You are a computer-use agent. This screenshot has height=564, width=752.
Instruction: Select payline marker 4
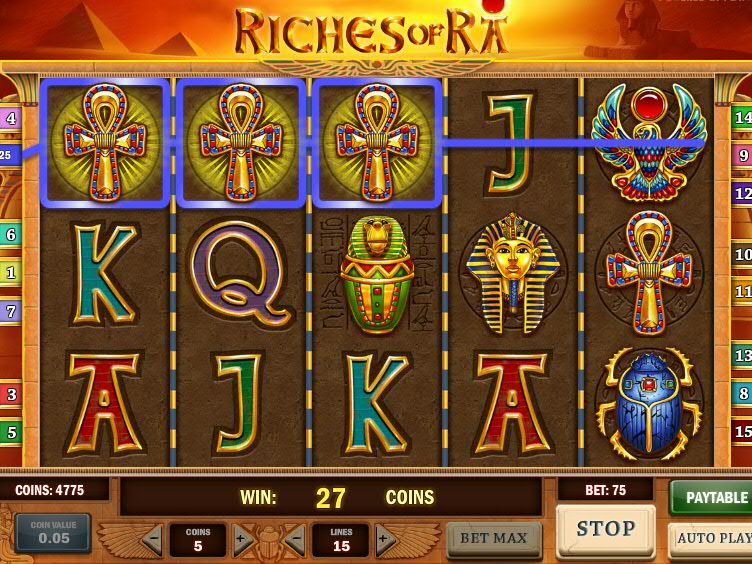[11, 118]
